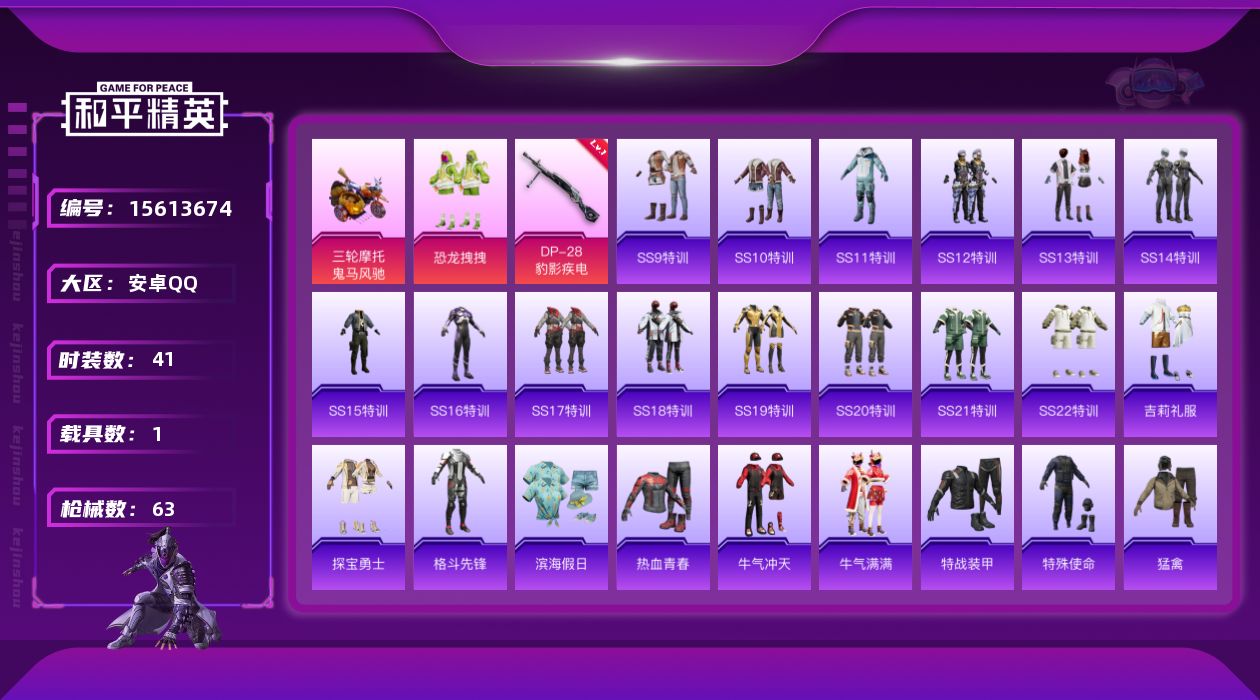Click the SS11特训 outfit card
This screenshot has height=700, width=1260.
click(x=865, y=211)
